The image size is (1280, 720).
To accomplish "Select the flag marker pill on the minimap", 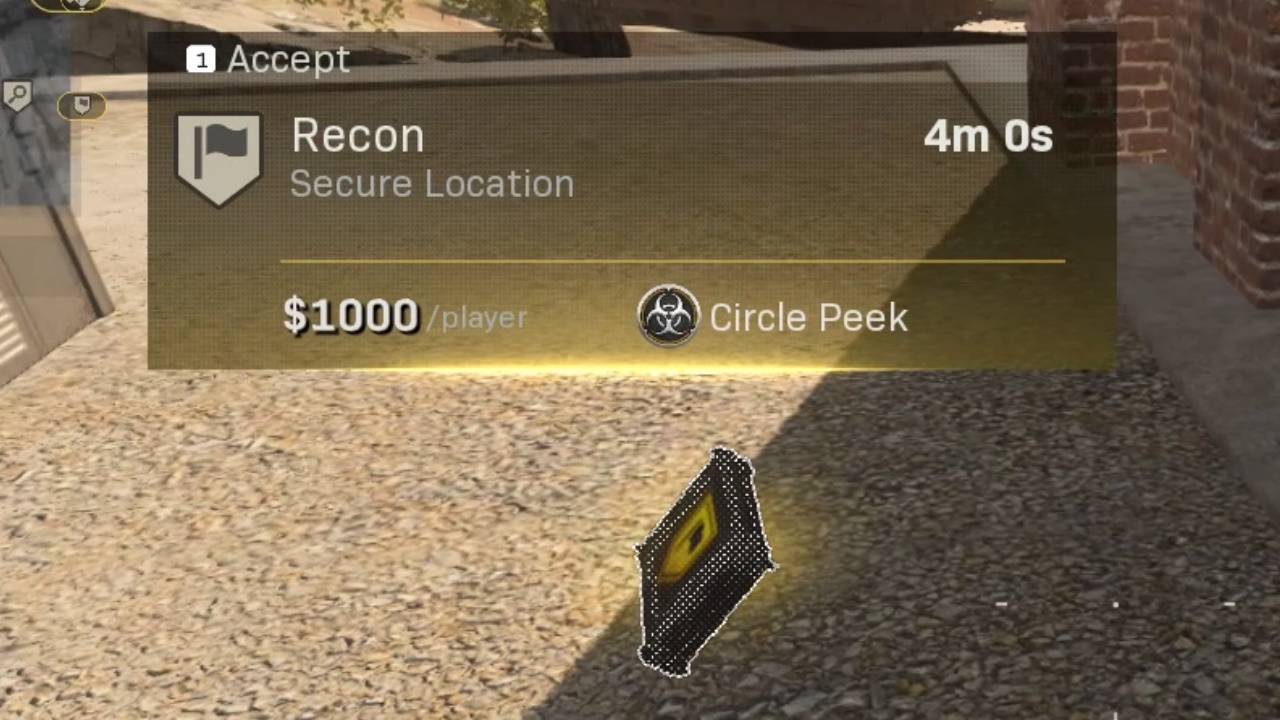I will [83, 105].
